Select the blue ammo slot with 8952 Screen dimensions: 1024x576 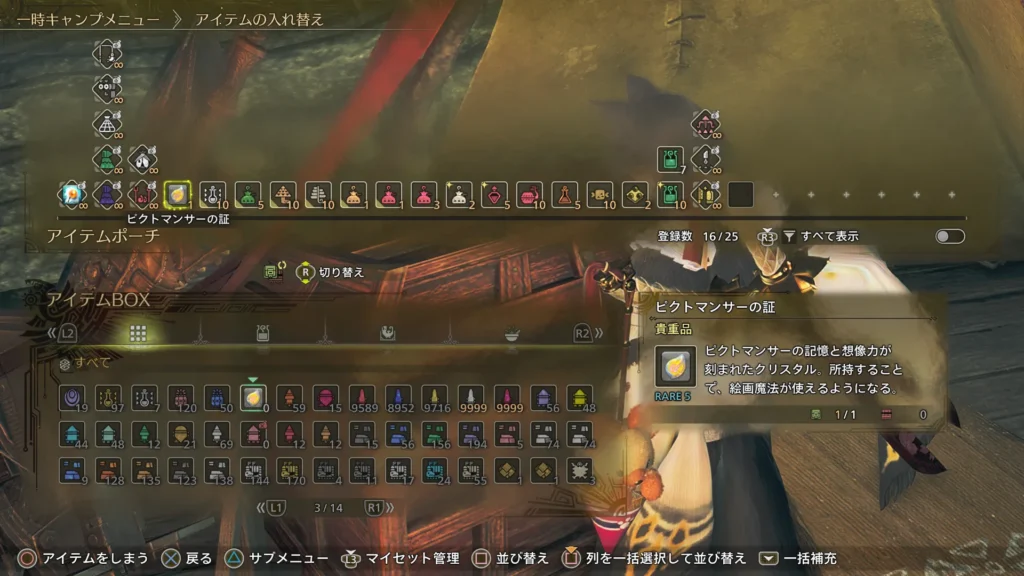tap(397, 398)
